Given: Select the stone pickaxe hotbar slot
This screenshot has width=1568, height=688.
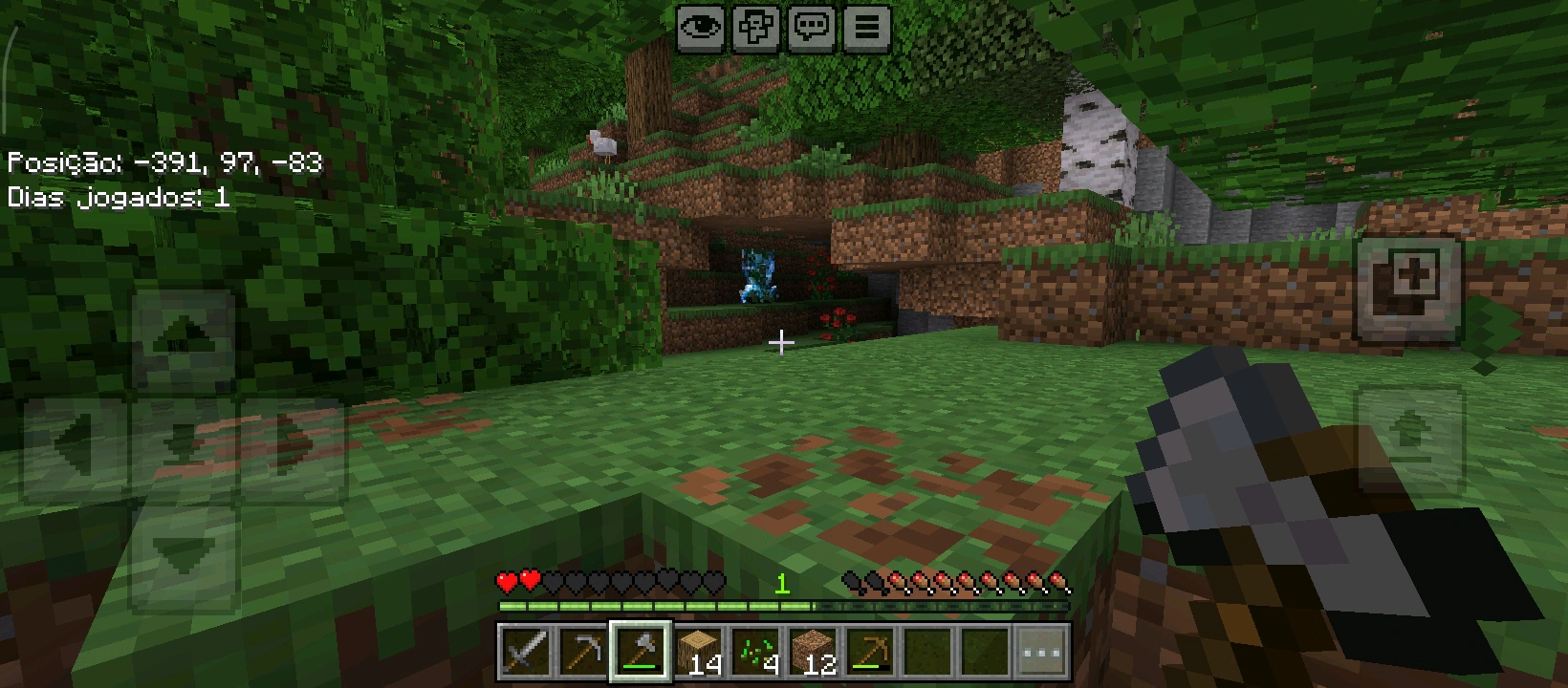Looking at the screenshot, I should 582,652.
